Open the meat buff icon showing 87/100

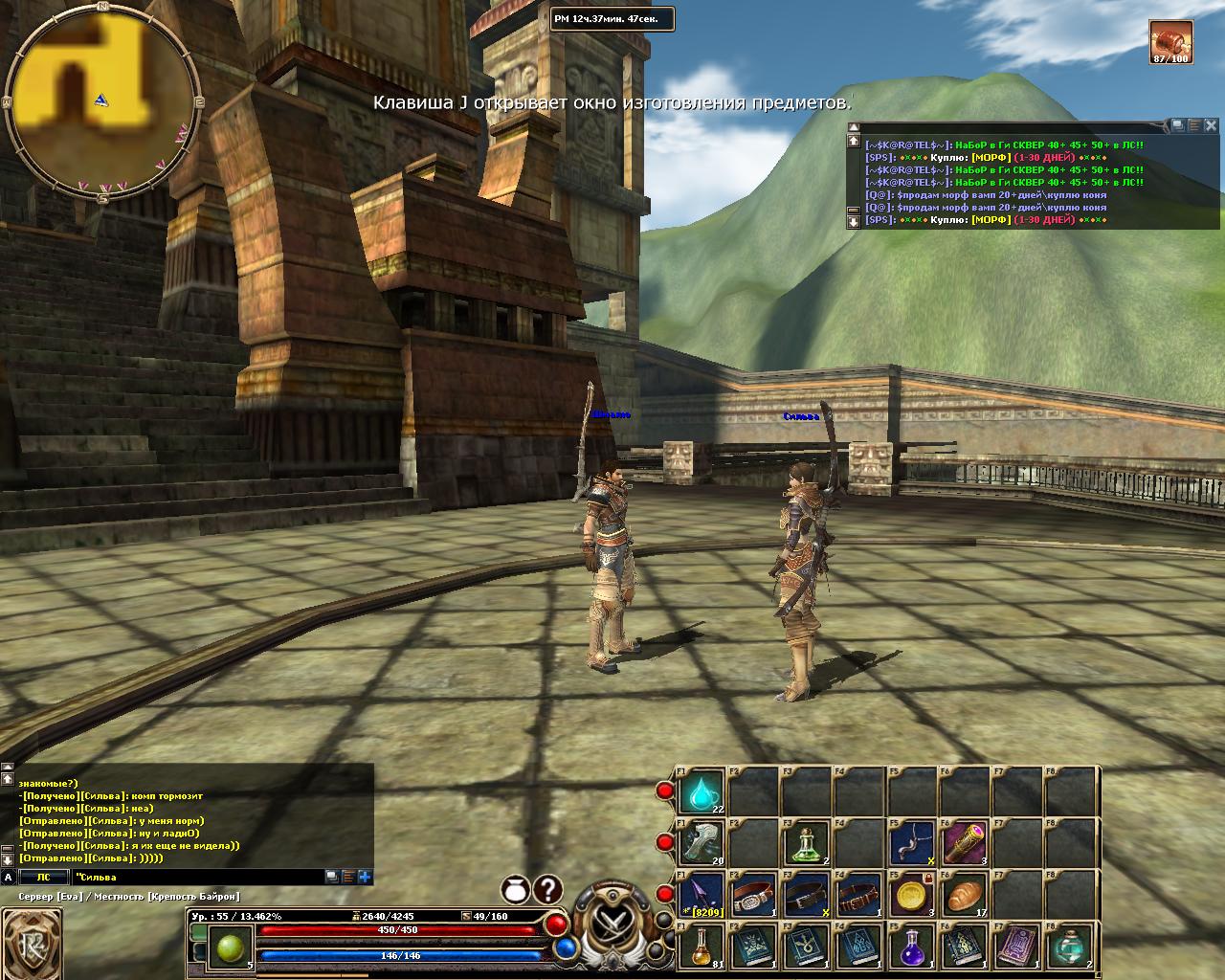(x=1170, y=41)
